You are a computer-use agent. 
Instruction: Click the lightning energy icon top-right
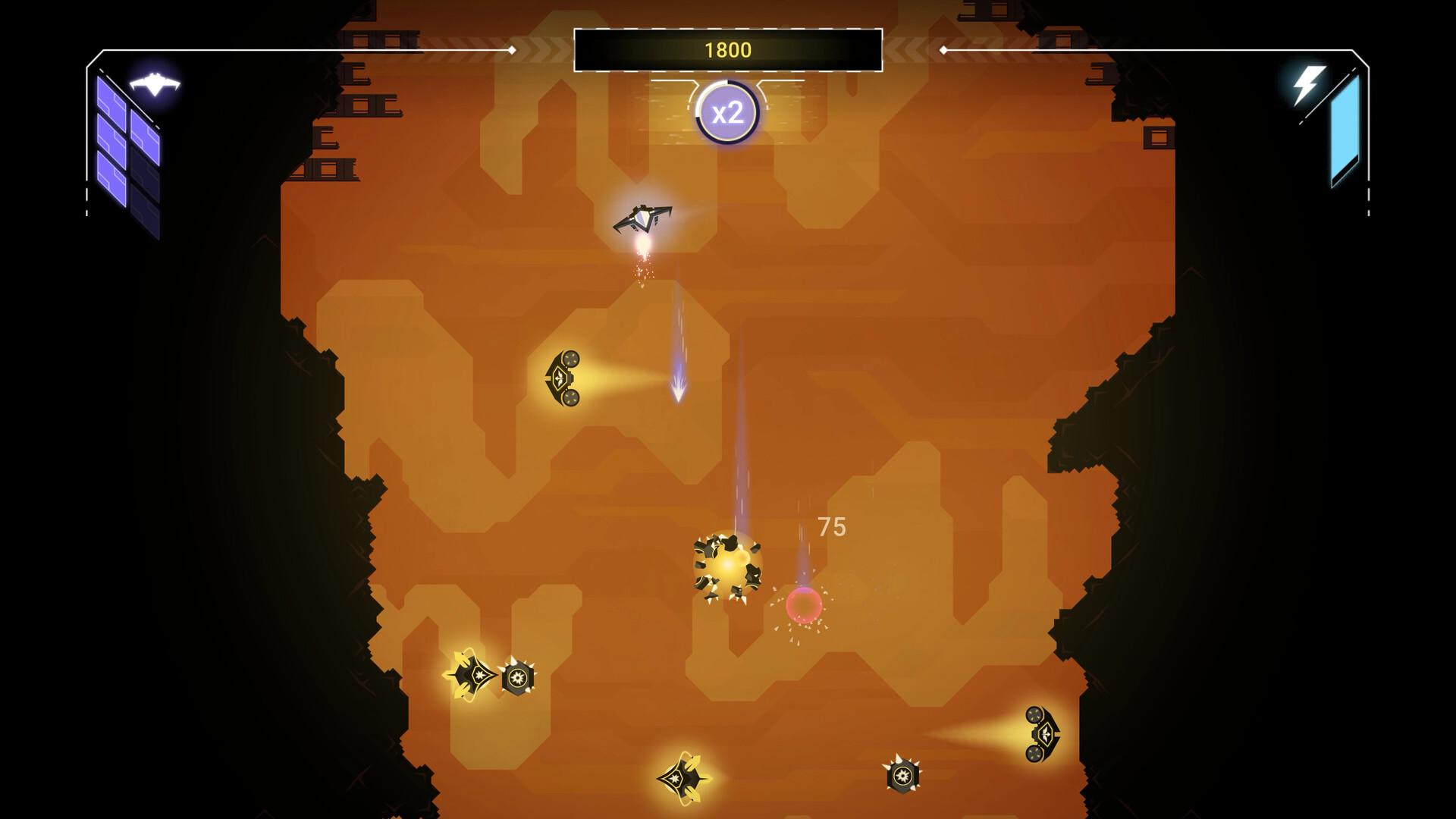tap(1307, 86)
